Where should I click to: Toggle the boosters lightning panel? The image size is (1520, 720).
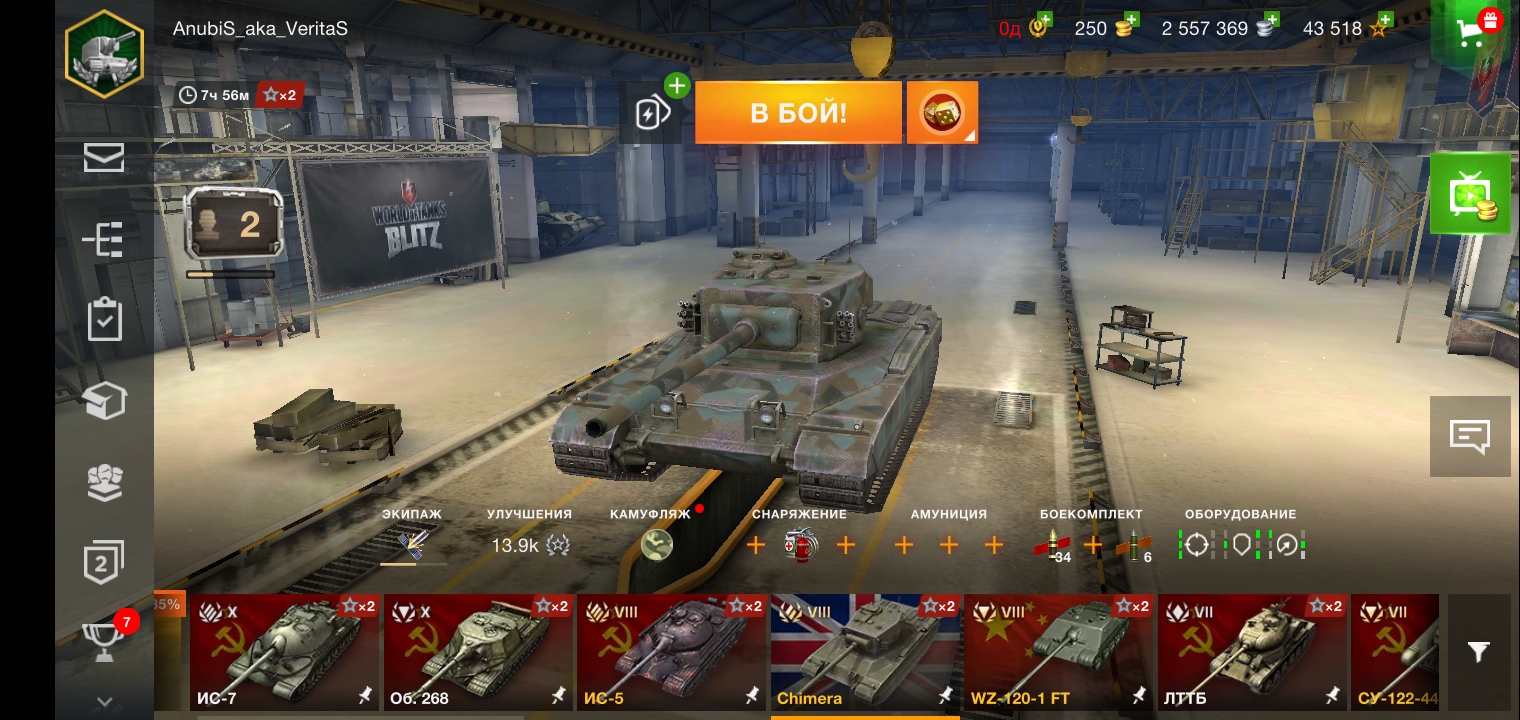pyautogui.click(x=653, y=112)
